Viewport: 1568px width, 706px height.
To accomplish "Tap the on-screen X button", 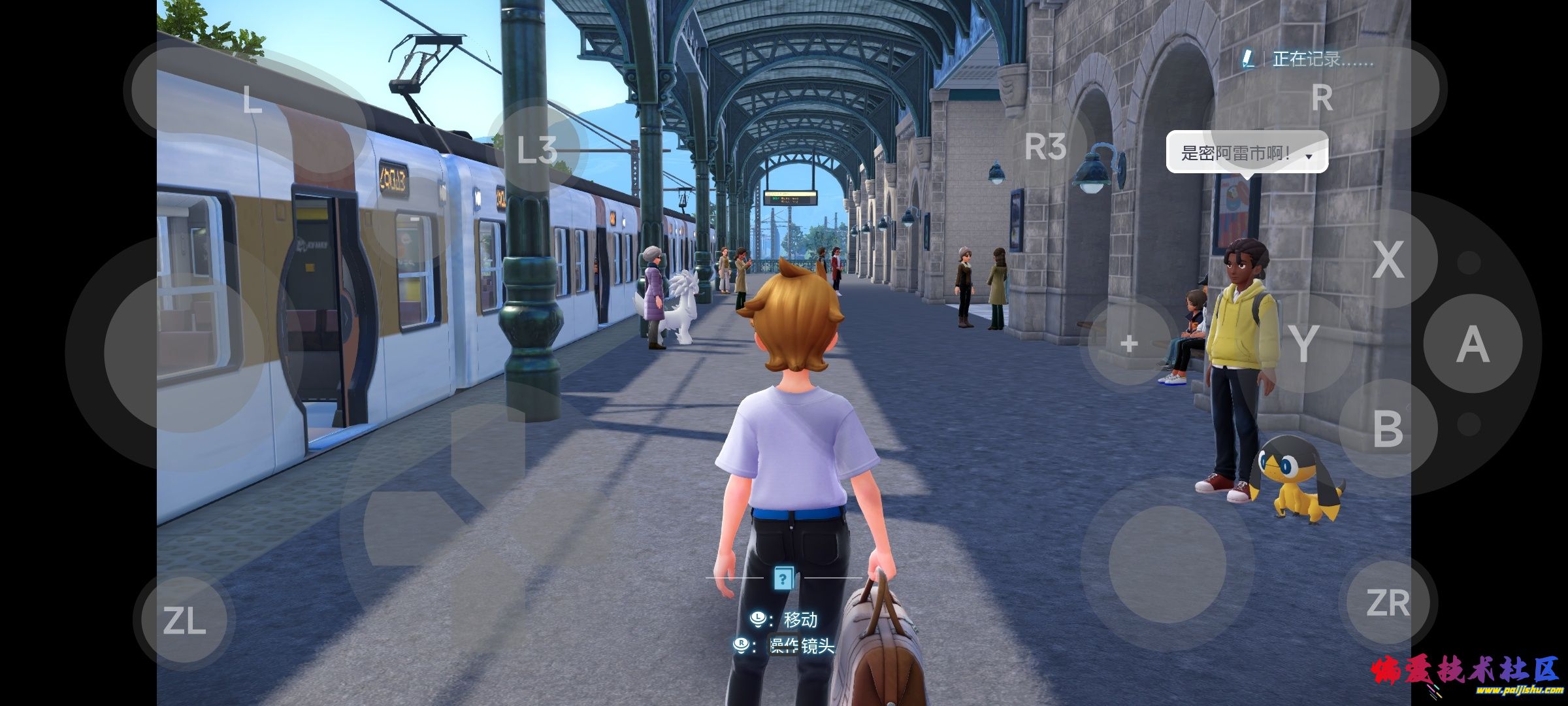I will (x=1388, y=259).
